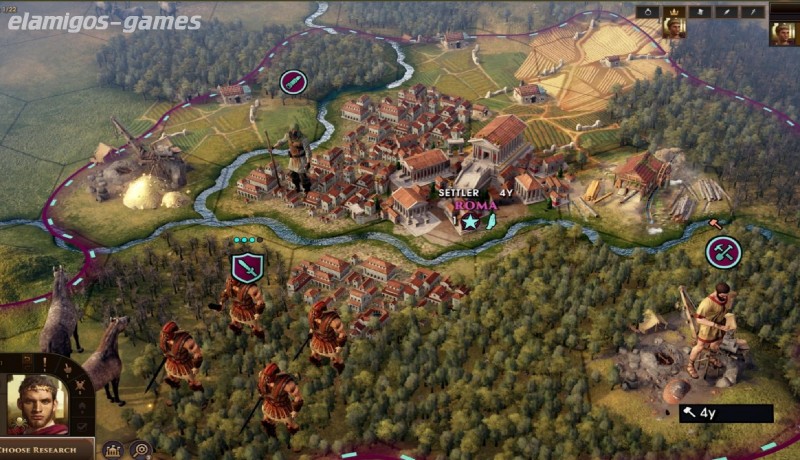Click the small ruler portrait under the crown

(x=673, y=29)
